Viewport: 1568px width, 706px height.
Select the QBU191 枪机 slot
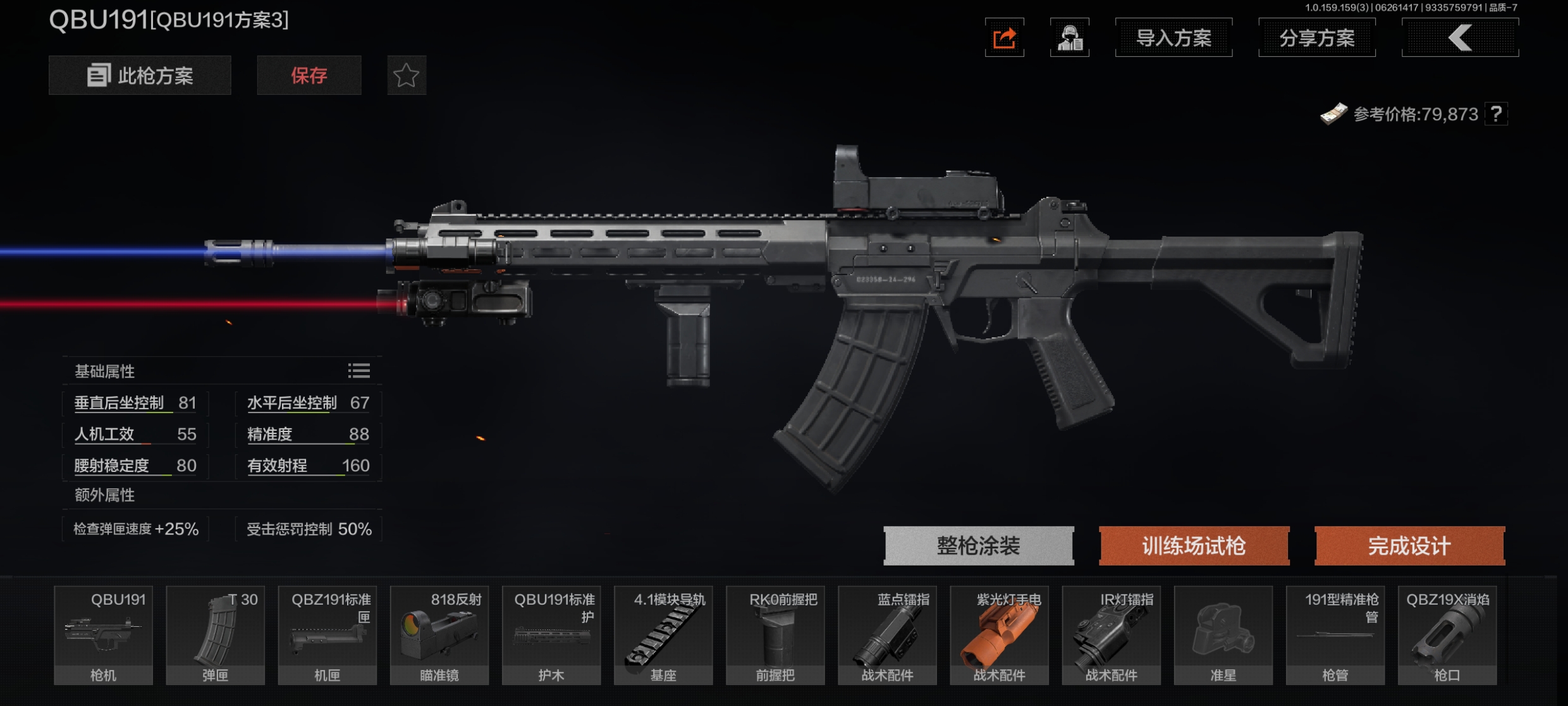point(103,635)
